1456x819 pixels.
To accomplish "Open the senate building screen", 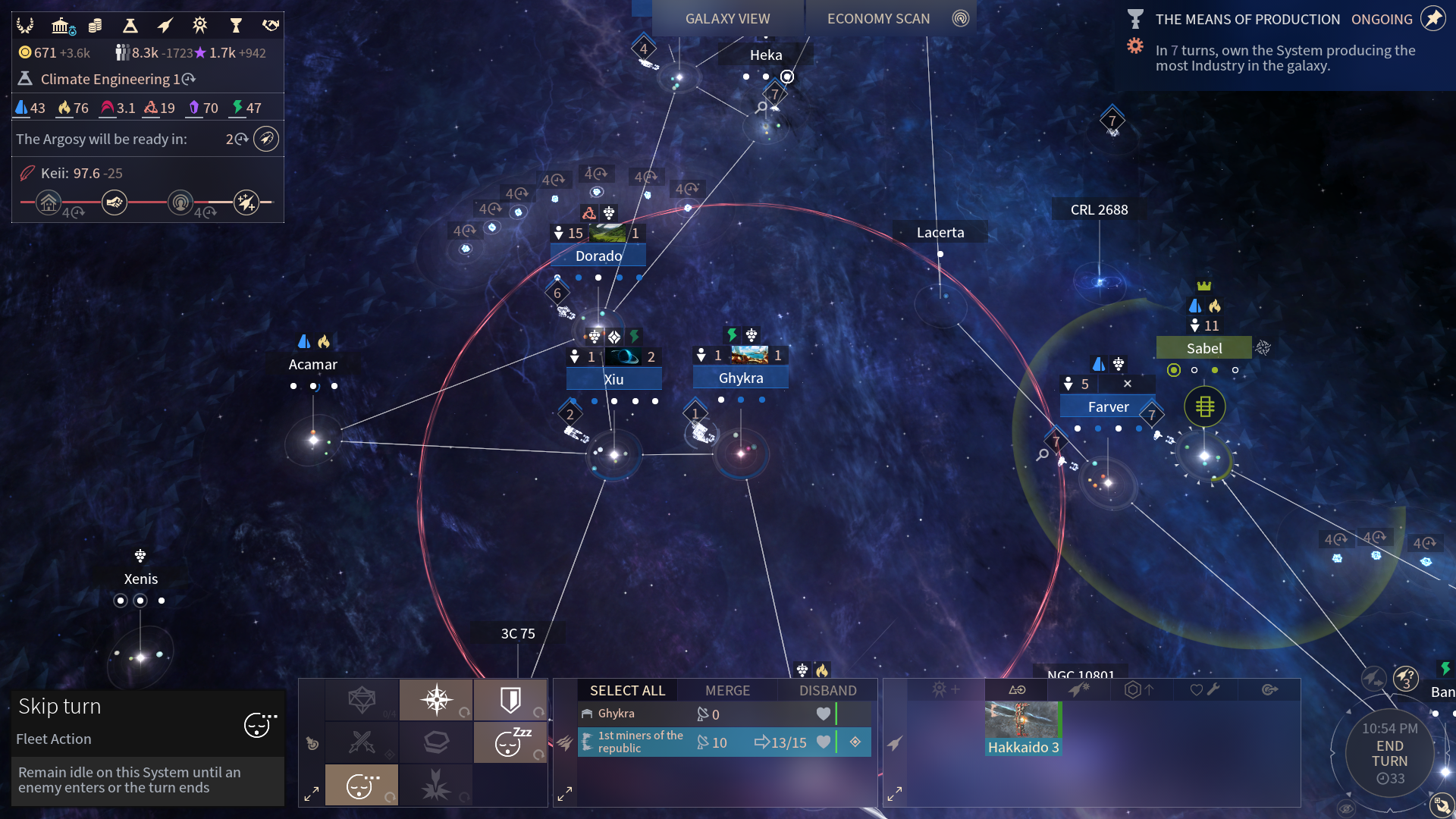I will tap(62, 26).
